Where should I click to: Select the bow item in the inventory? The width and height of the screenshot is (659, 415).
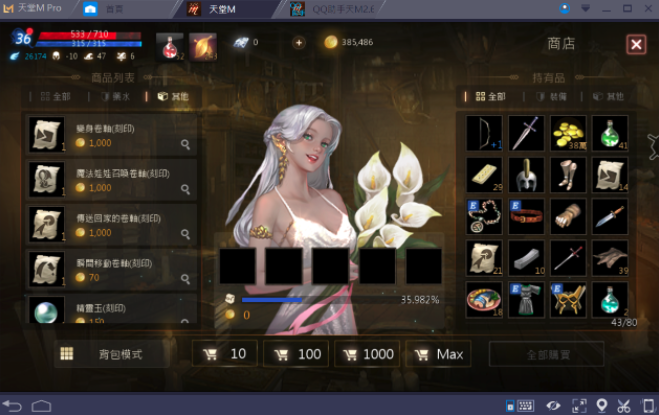pos(484,133)
